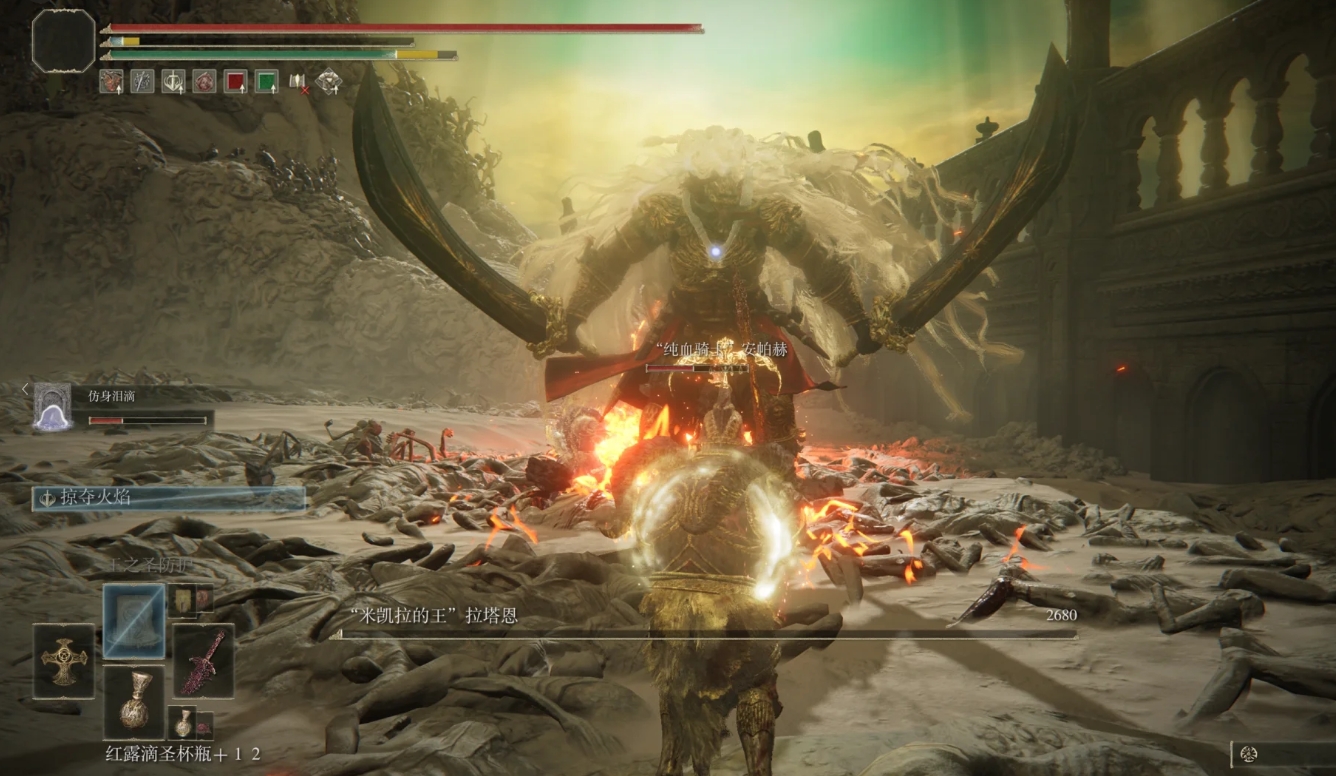Select the highlighted incantation spell slot
This screenshot has height=776, width=1336.
(134, 621)
